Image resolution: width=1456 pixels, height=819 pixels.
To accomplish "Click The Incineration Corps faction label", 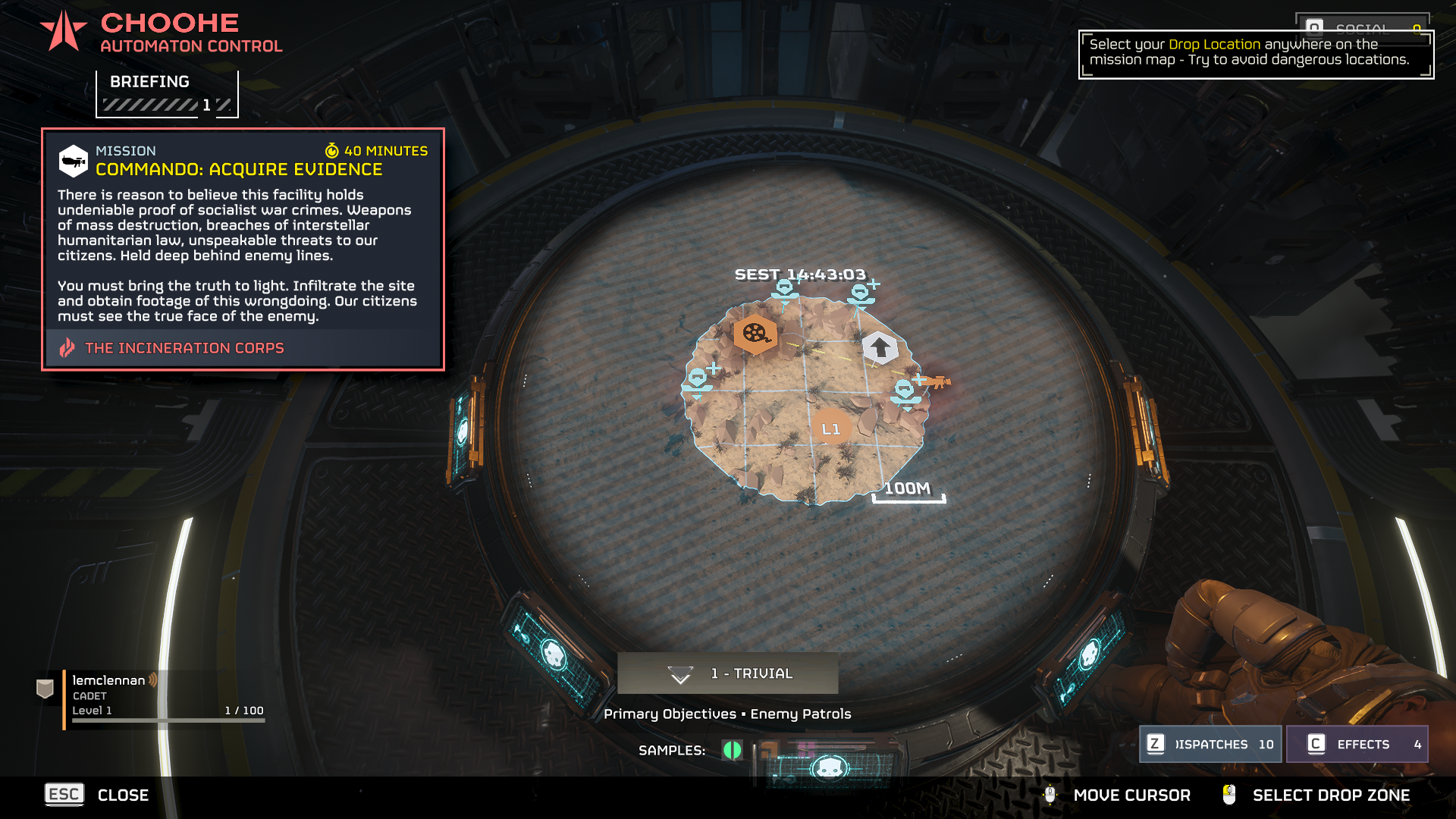I will 184,348.
